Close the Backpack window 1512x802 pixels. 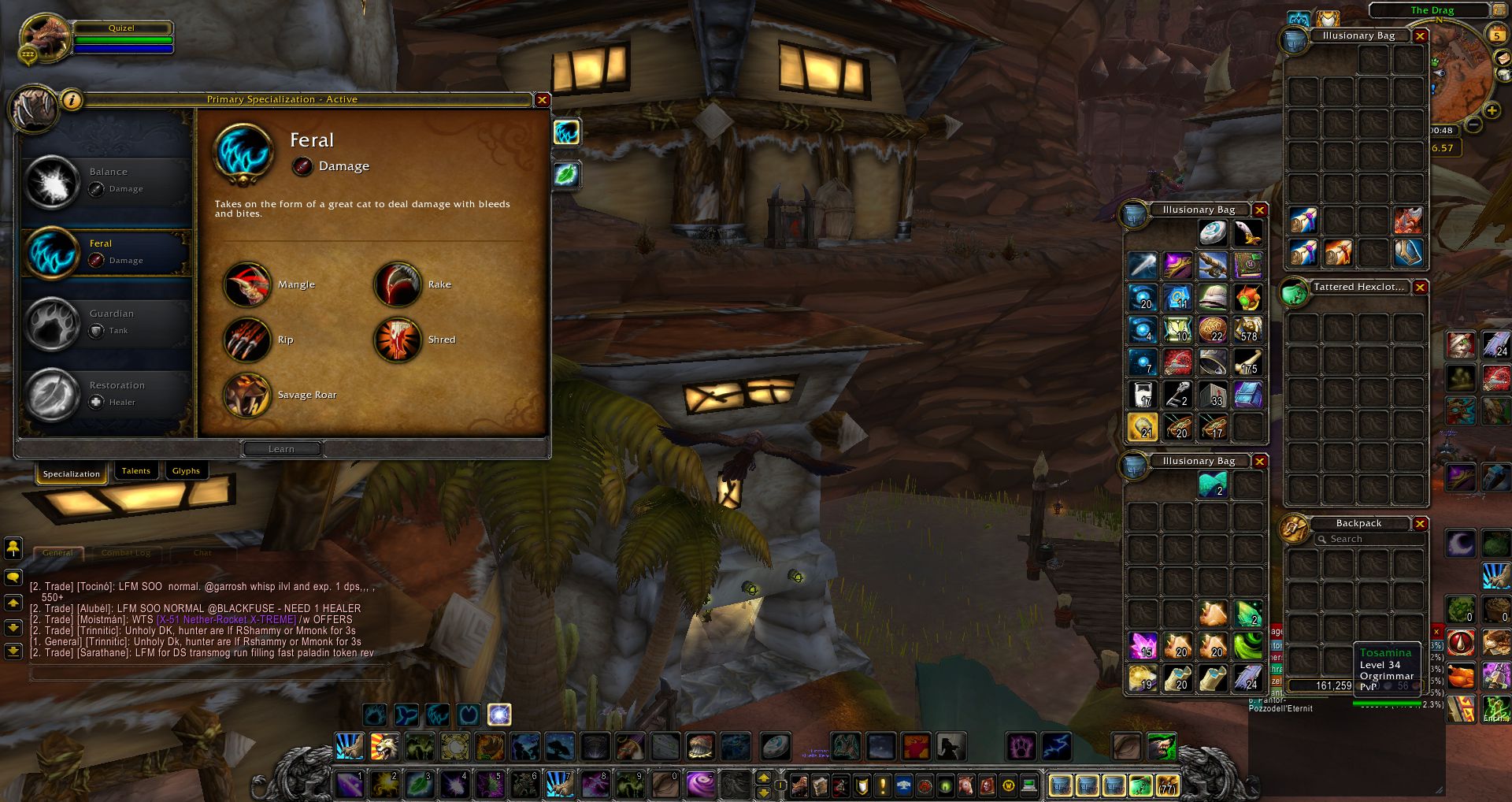click(x=1420, y=524)
